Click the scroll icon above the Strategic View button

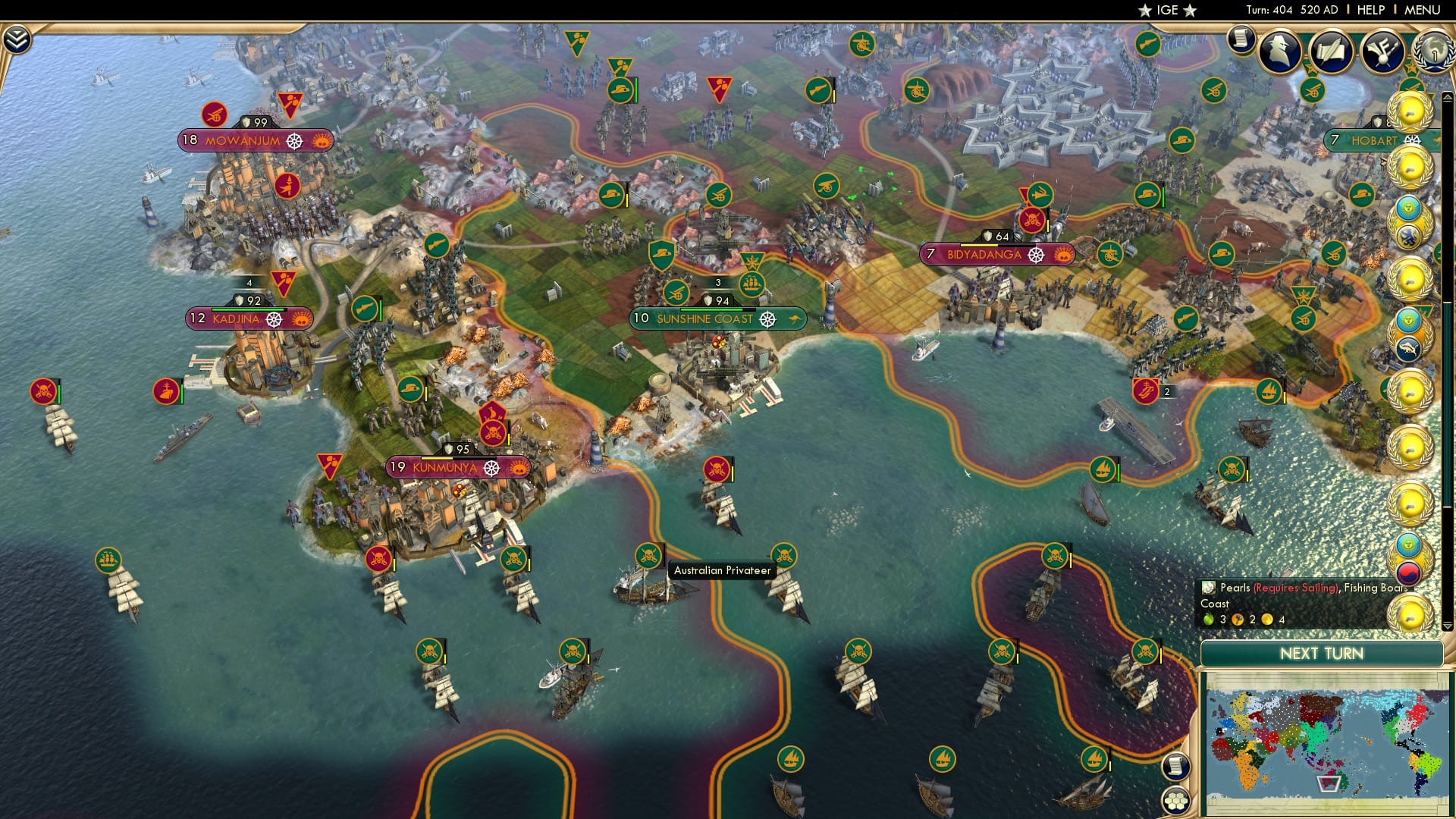[x=1177, y=767]
